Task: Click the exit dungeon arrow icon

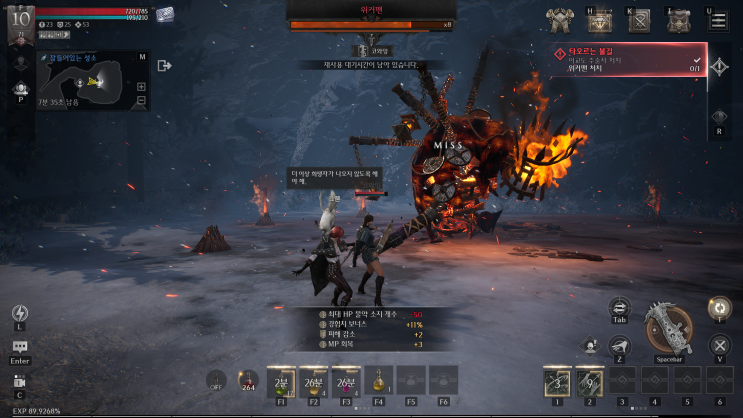Action: click(x=165, y=65)
